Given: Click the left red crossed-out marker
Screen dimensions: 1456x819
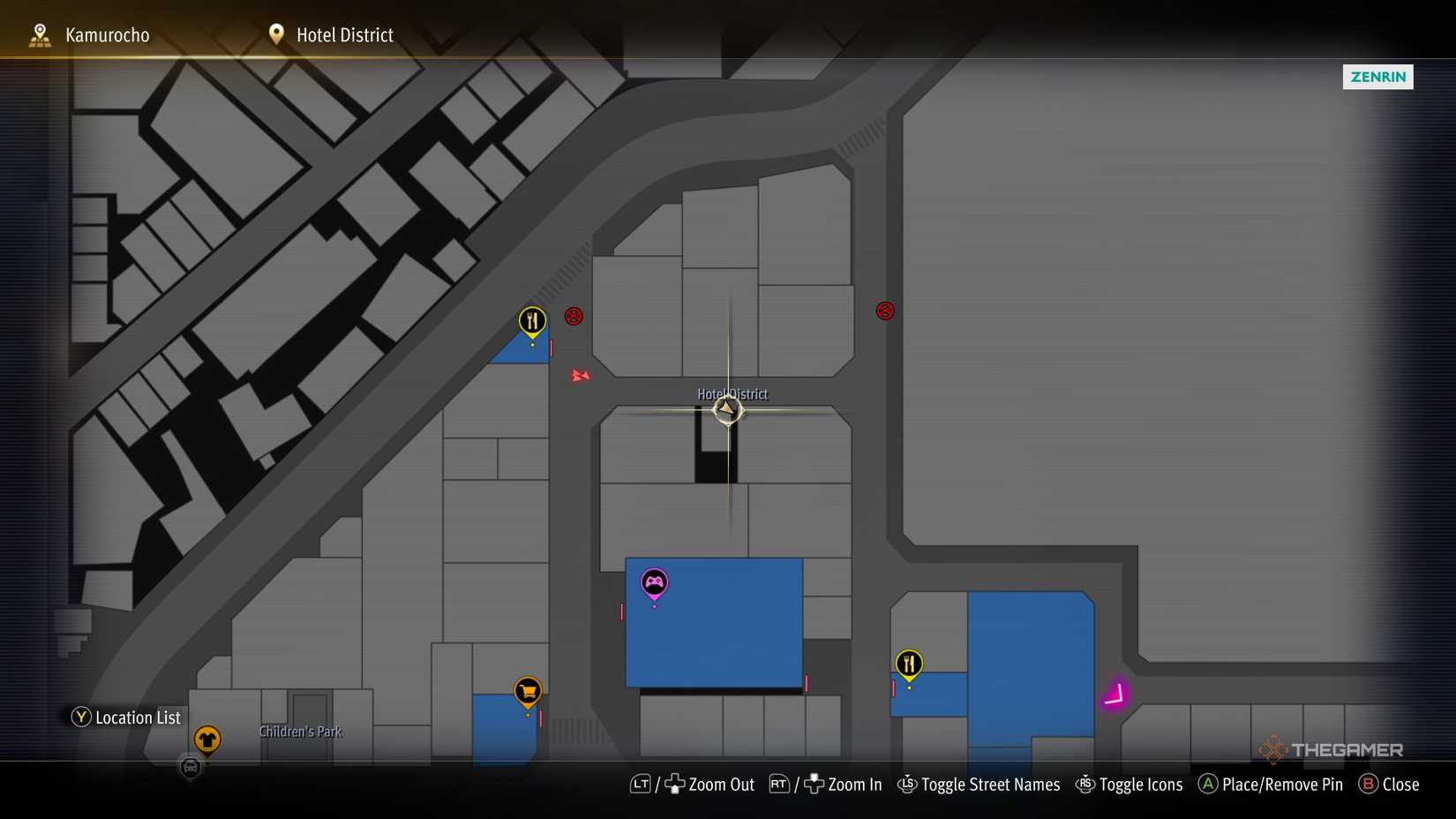Looking at the screenshot, I should pos(574,316).
